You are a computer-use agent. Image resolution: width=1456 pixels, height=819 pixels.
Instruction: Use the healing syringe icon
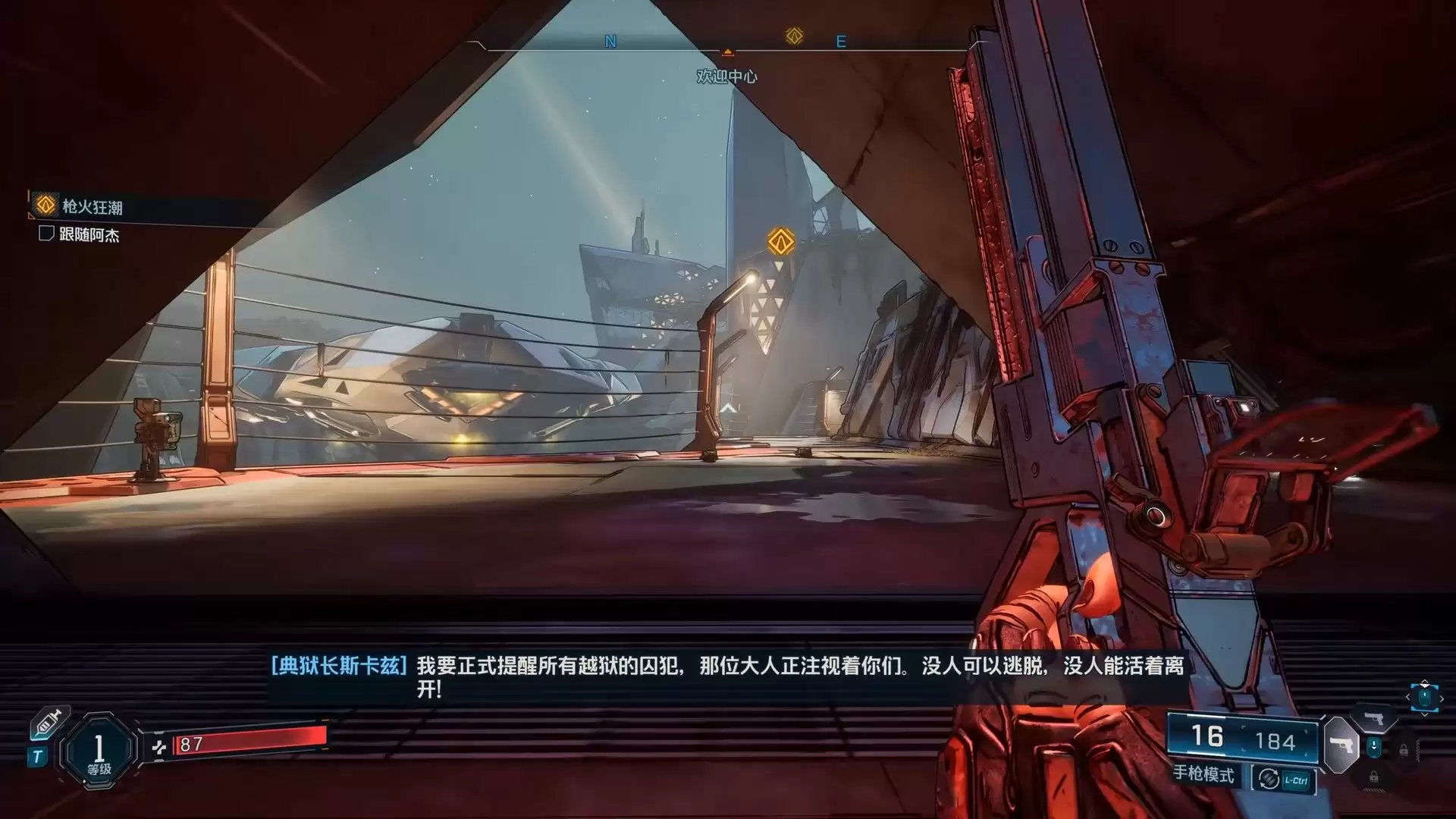tap(49, 723)
